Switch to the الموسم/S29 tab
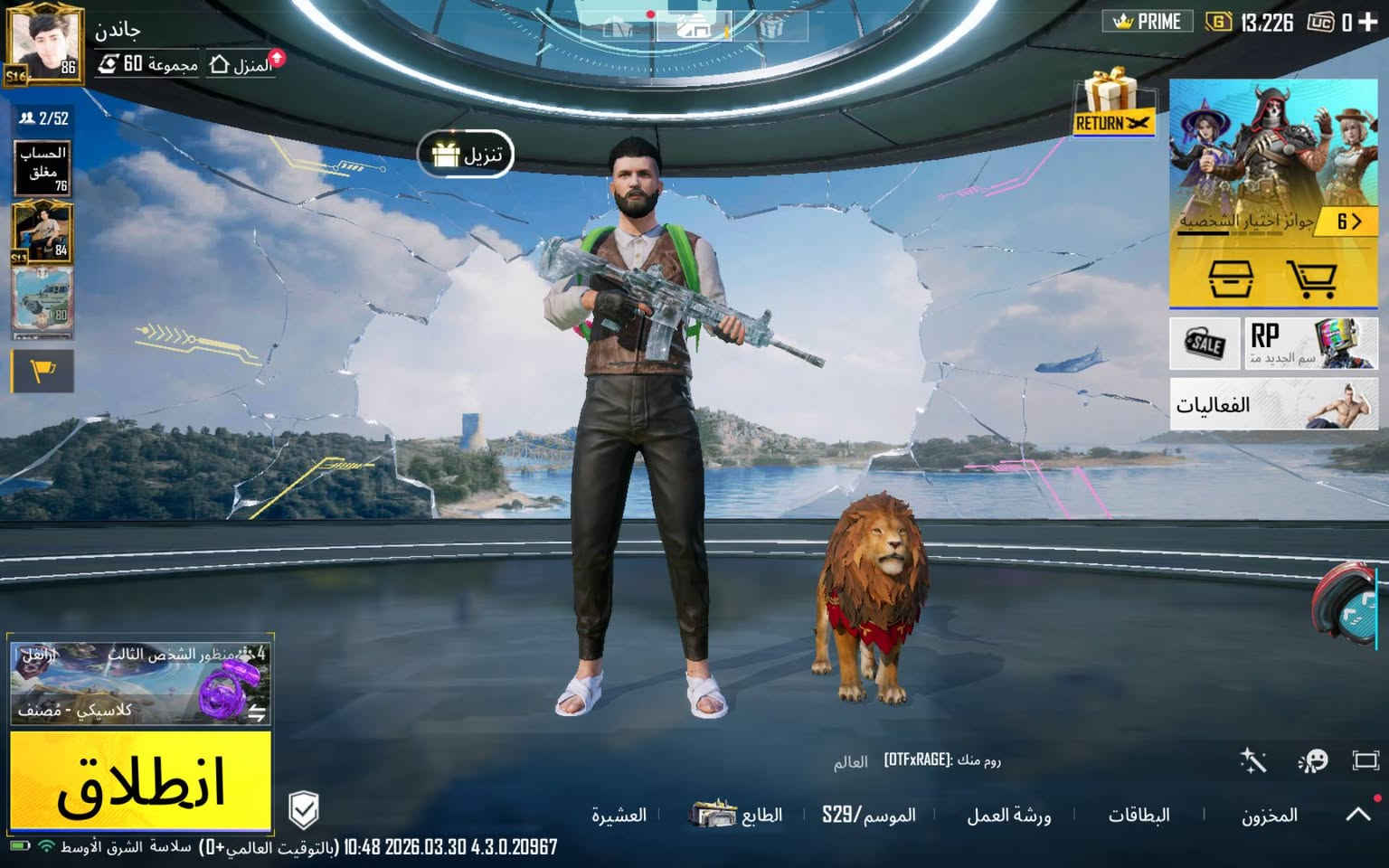Screen dimensions: 1389x868 (x=867, y=815)
